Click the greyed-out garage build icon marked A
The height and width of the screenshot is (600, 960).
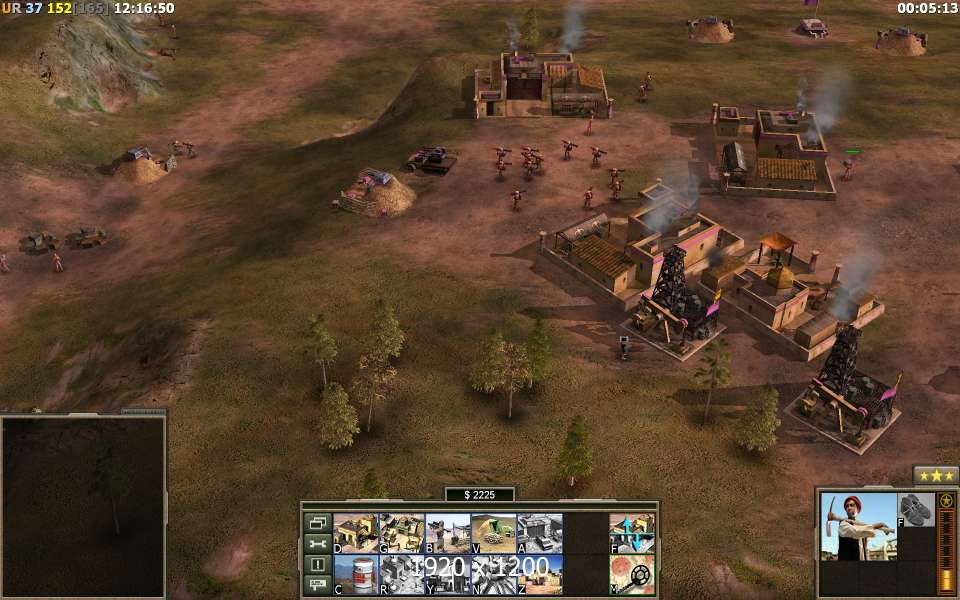click(x=539, y=533)
